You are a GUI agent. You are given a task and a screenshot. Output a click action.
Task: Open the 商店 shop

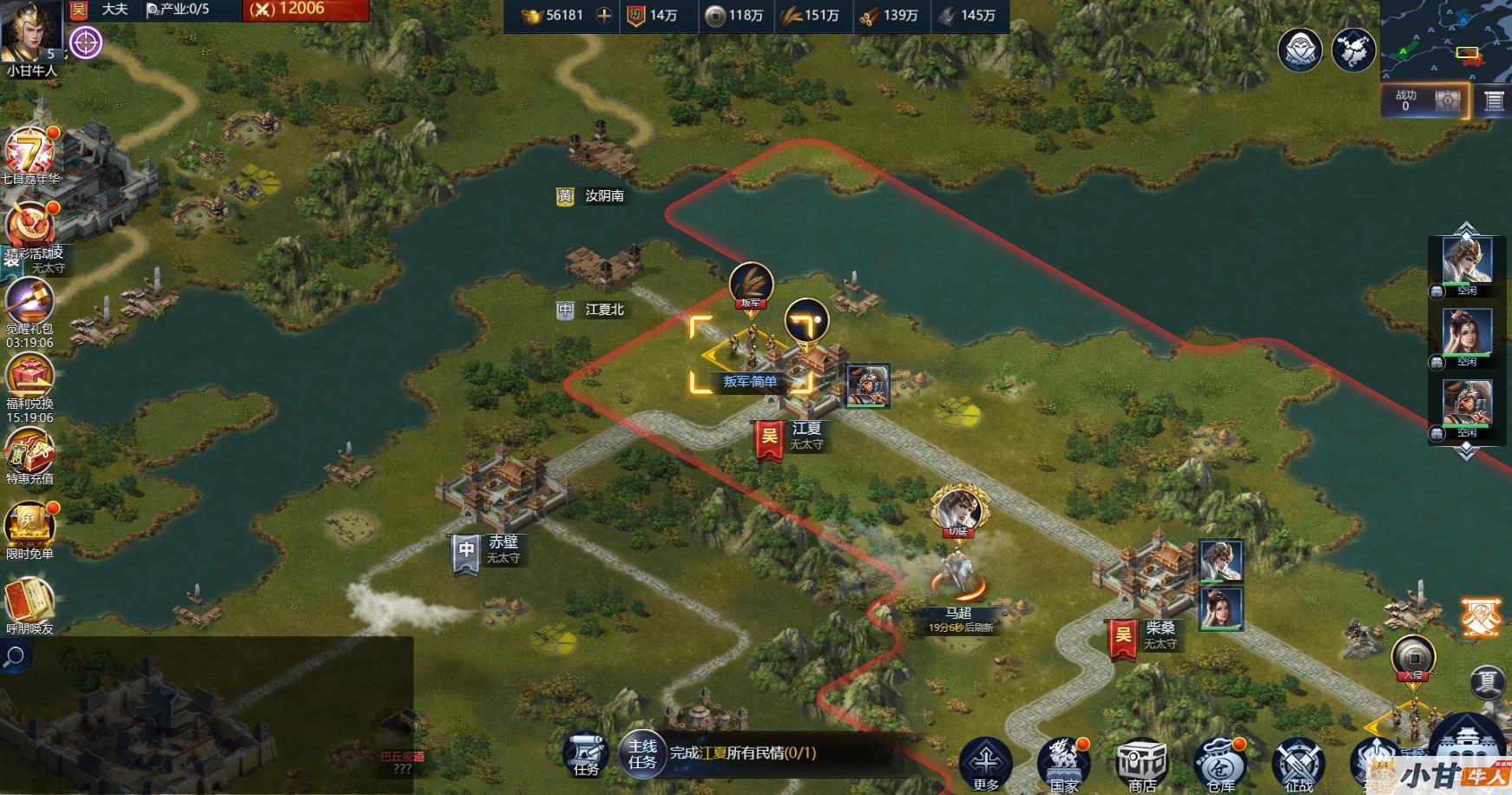1141,762
